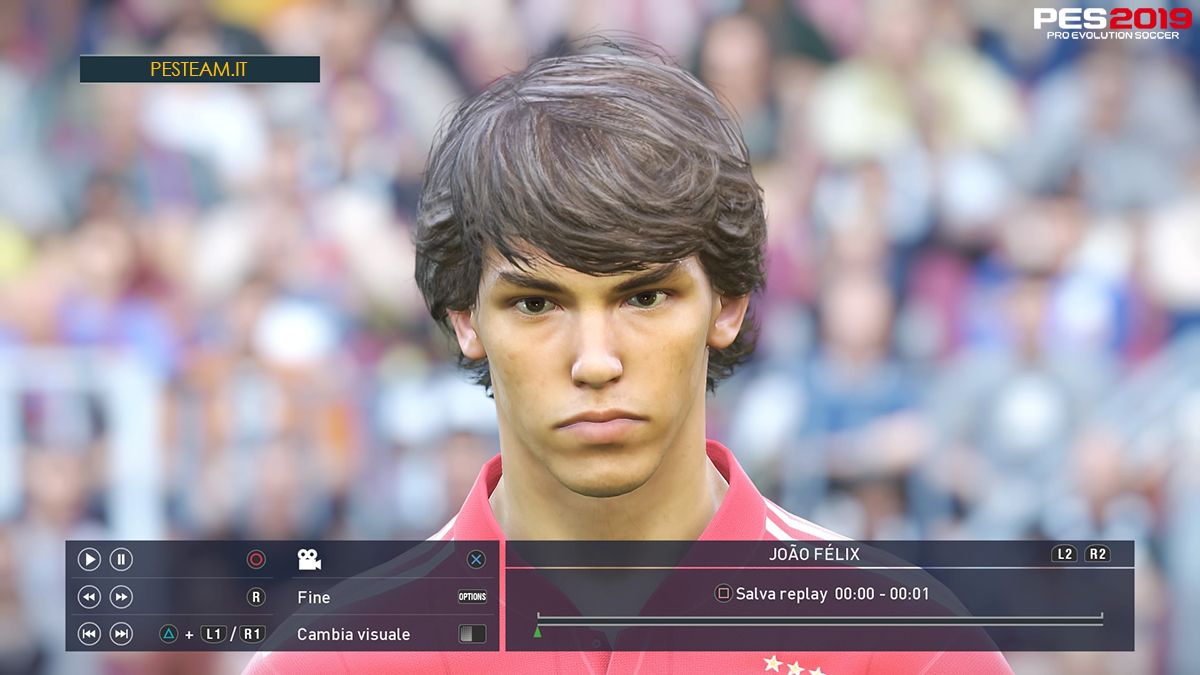Click Salva replay to save clip
1200x675 pixels.
pos(781,594)
